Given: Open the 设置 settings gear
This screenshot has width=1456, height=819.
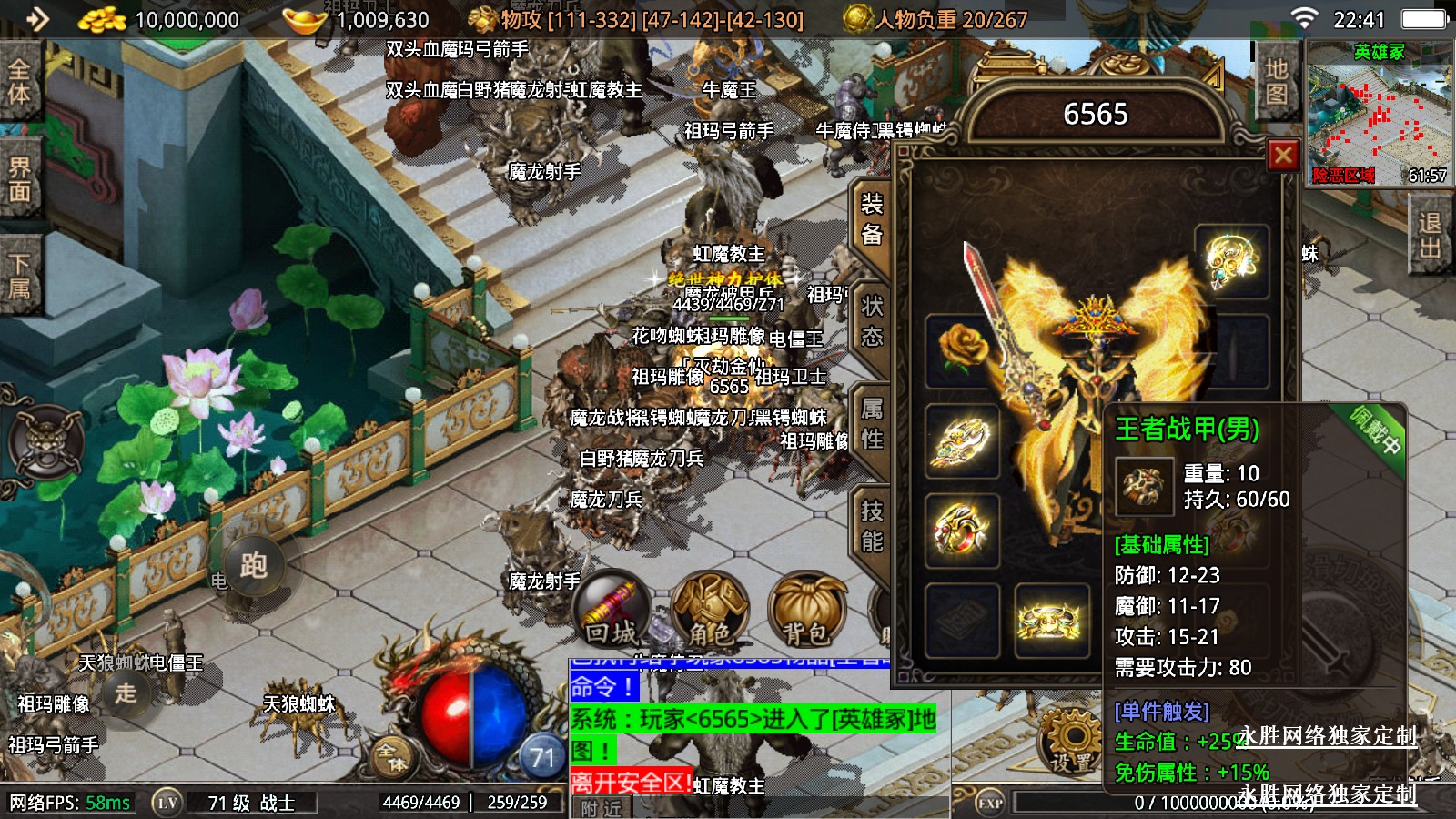Looking at the screenshot, I should point(1072,742).
